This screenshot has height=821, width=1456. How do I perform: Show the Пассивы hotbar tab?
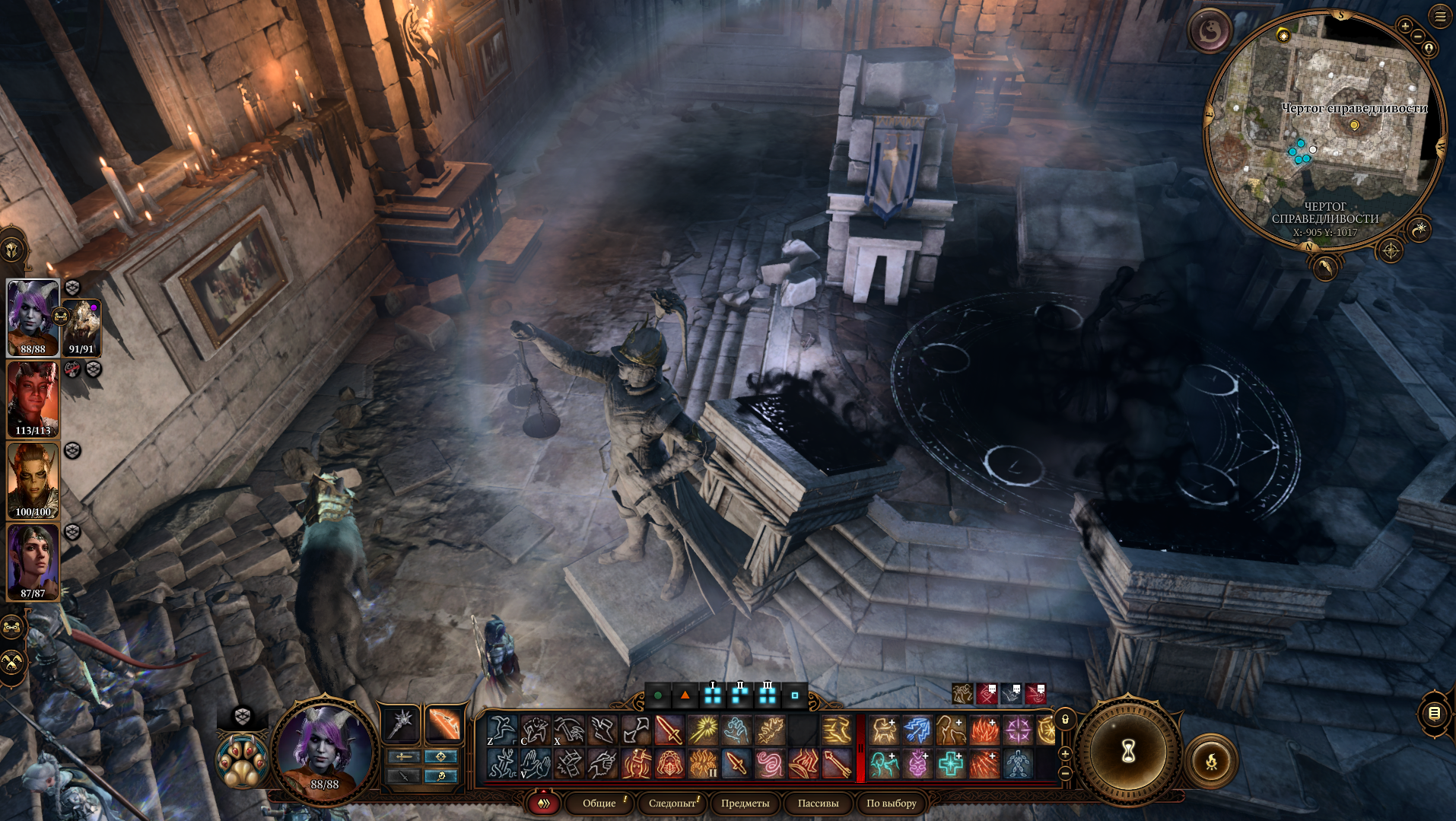pos(818,803)
